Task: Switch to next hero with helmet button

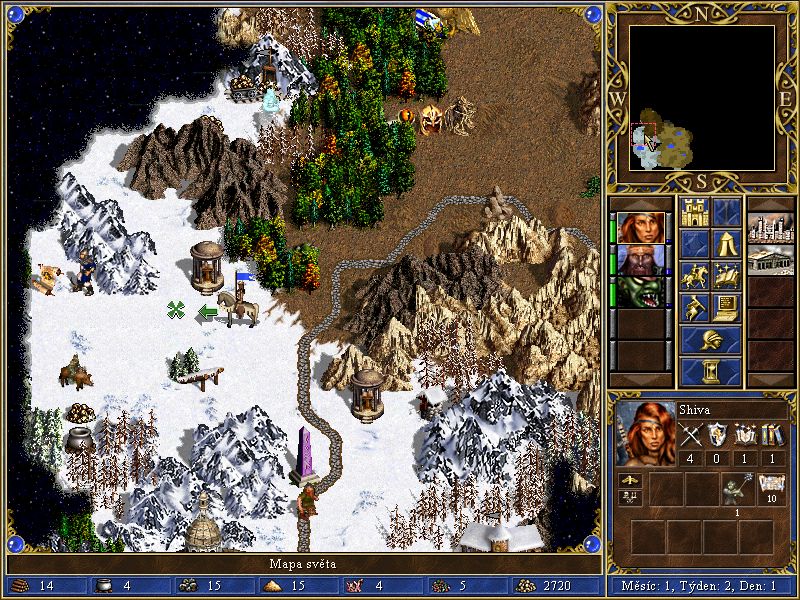Action: click(x=711, y=339)
